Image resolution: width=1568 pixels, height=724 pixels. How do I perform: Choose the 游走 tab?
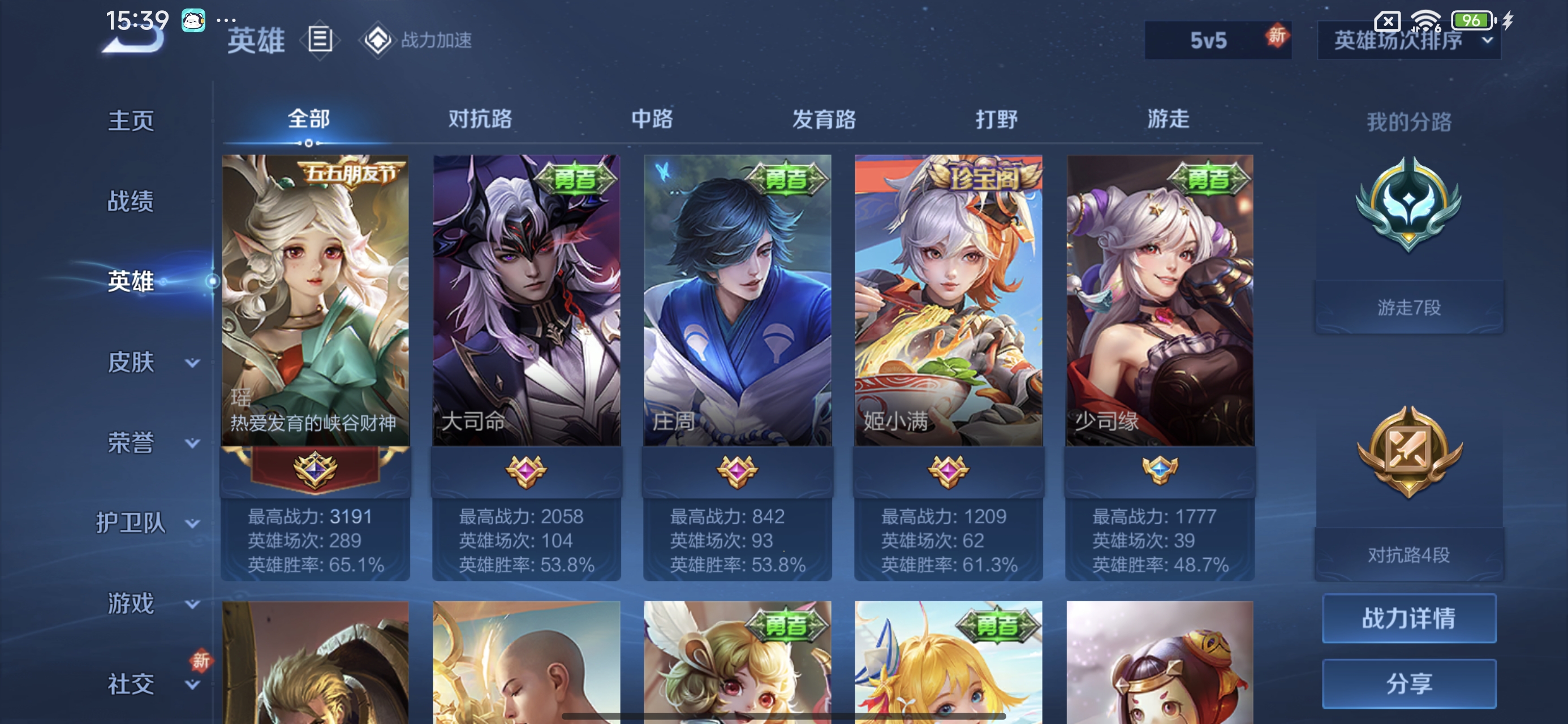pyautogui.click(x=1168, y=119)
